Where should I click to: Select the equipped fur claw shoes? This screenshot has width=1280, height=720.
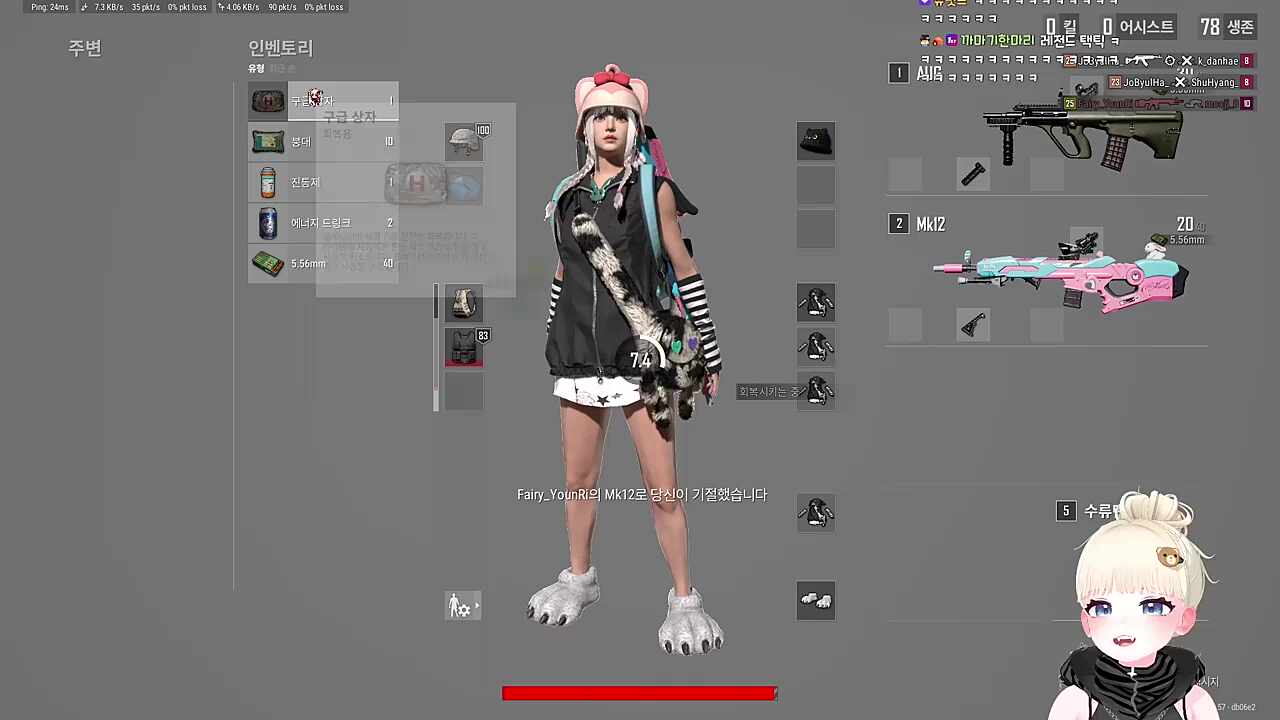tap(815, 600)
